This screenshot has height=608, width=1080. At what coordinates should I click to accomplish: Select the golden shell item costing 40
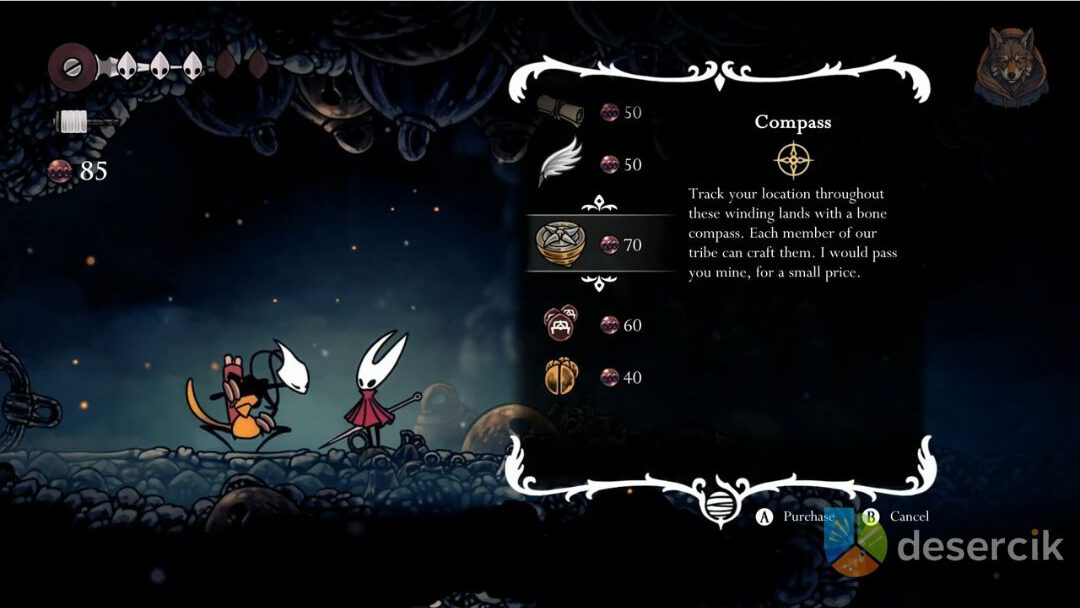click(x=560, y=377)
